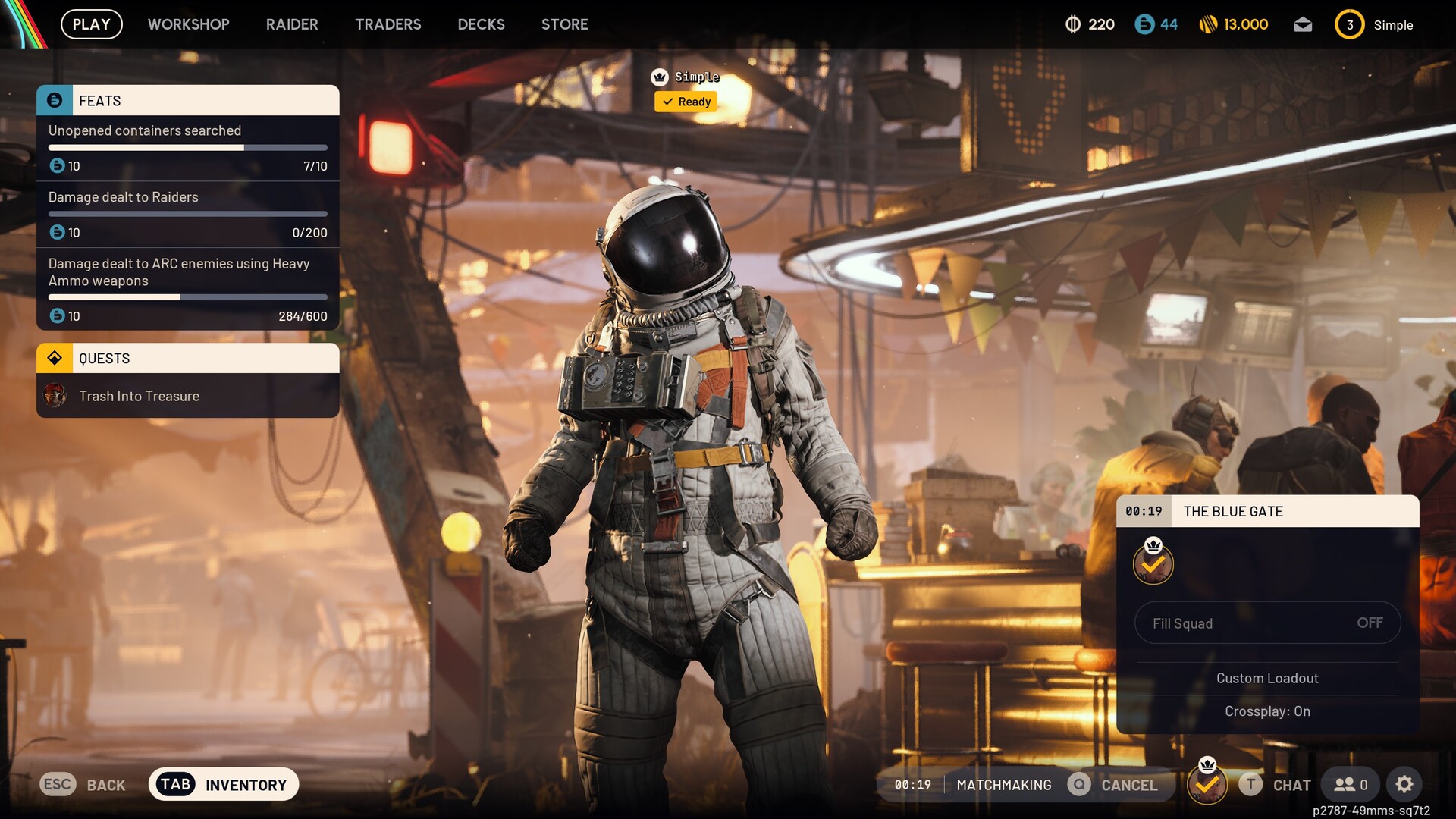1456x819 pixels.
Task: Open Custom Loadout
Action: [x=1267, y=678]
